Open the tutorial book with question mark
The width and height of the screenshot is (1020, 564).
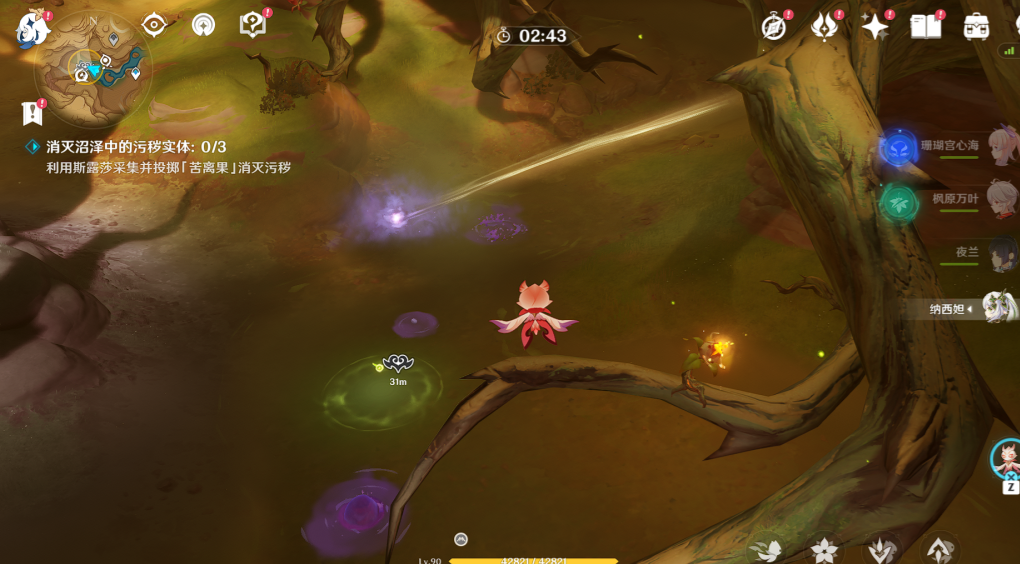pos(253,25)
